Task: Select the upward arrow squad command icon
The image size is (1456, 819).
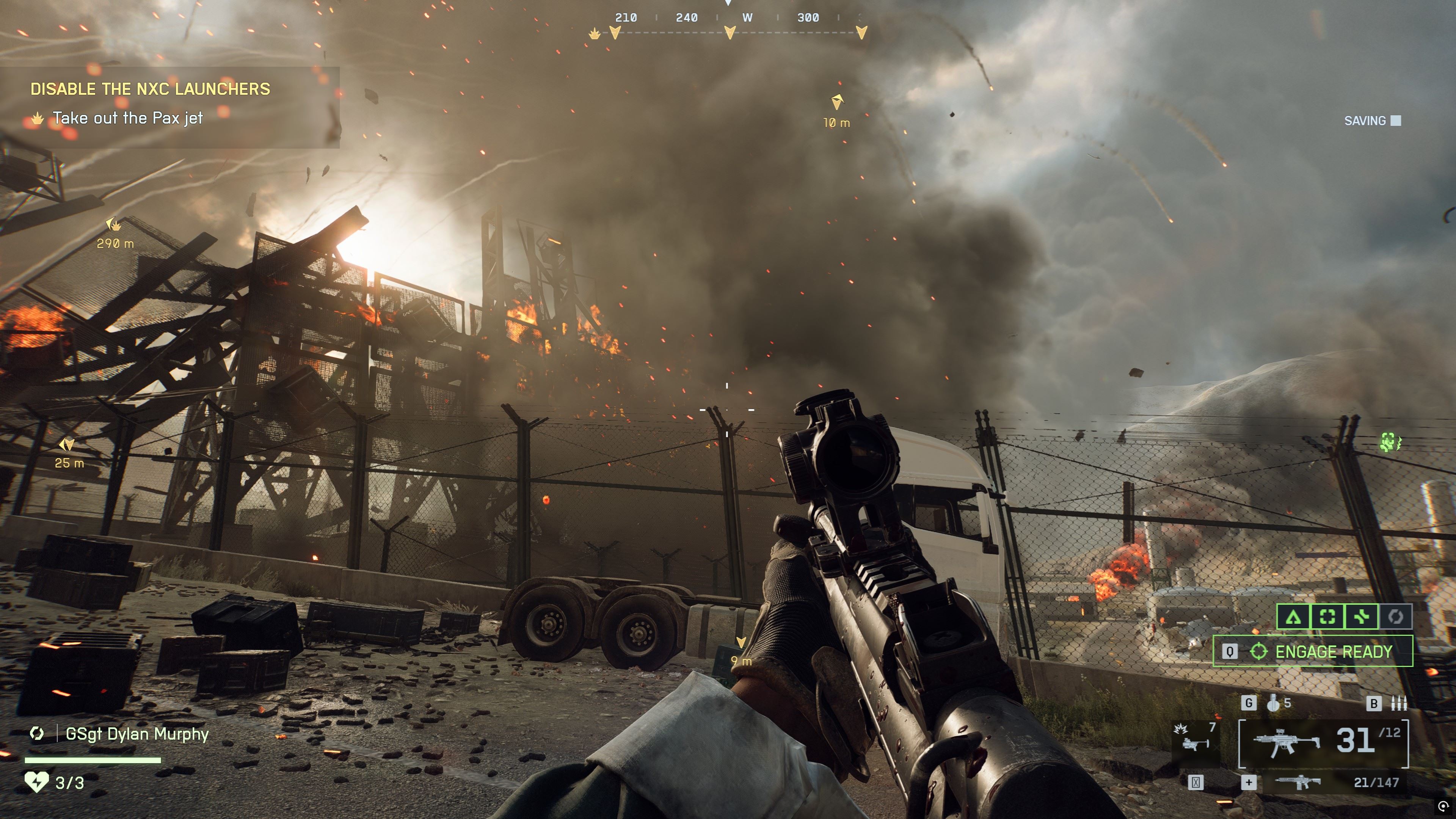Action: point(1293,617)
